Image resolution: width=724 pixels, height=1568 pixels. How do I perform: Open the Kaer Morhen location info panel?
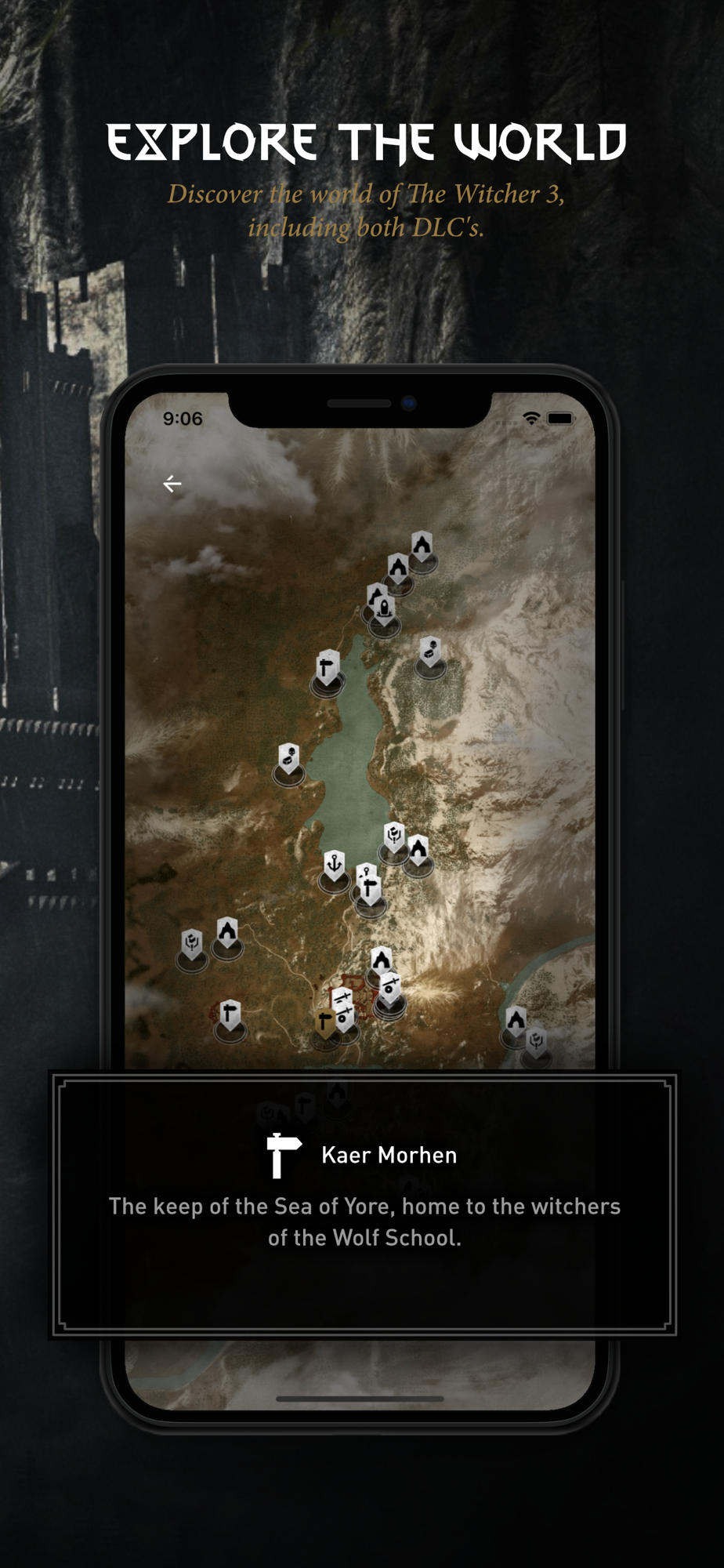[x=364, y=1203]
